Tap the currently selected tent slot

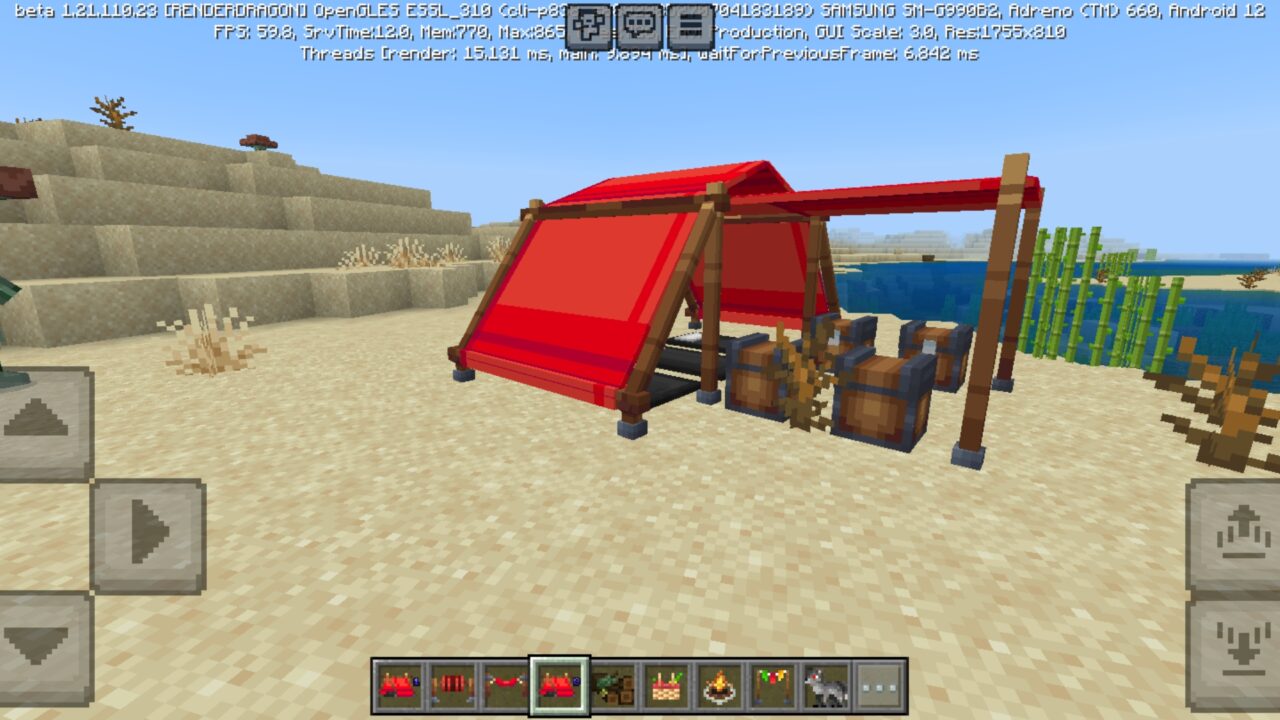click(560, 690)
